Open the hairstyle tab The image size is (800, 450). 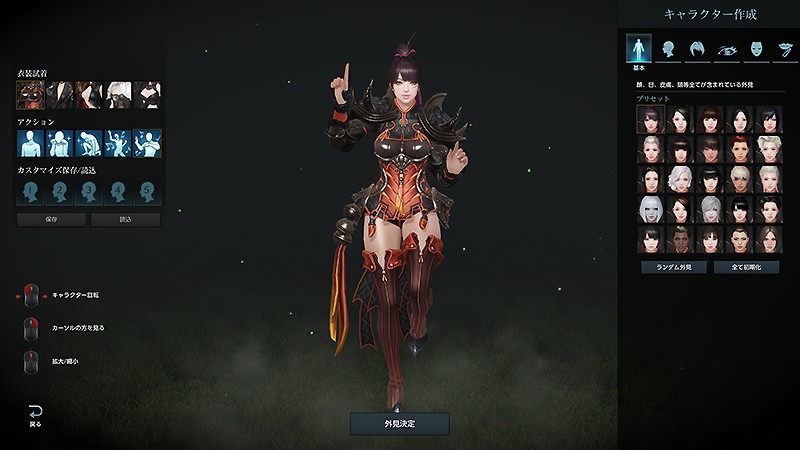[x=696, y=48]
